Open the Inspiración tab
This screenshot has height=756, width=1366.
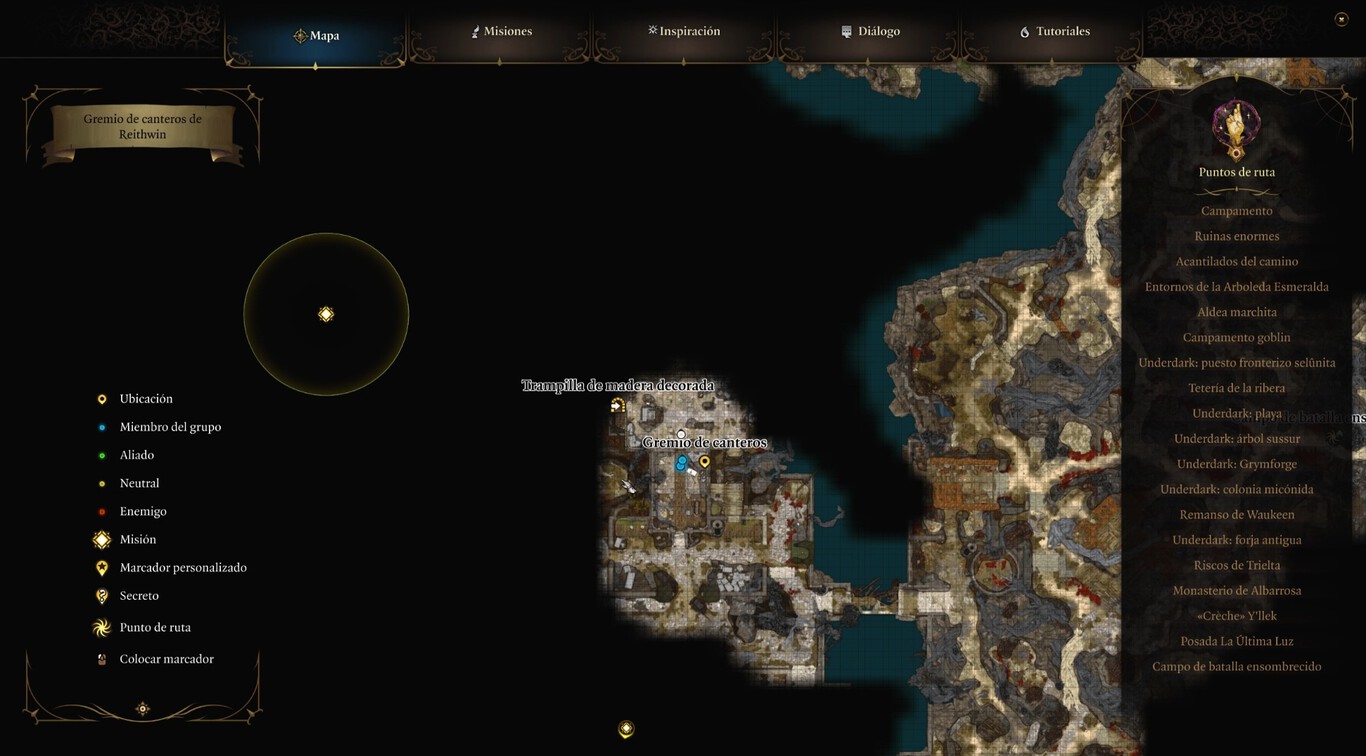click(684, 31)
